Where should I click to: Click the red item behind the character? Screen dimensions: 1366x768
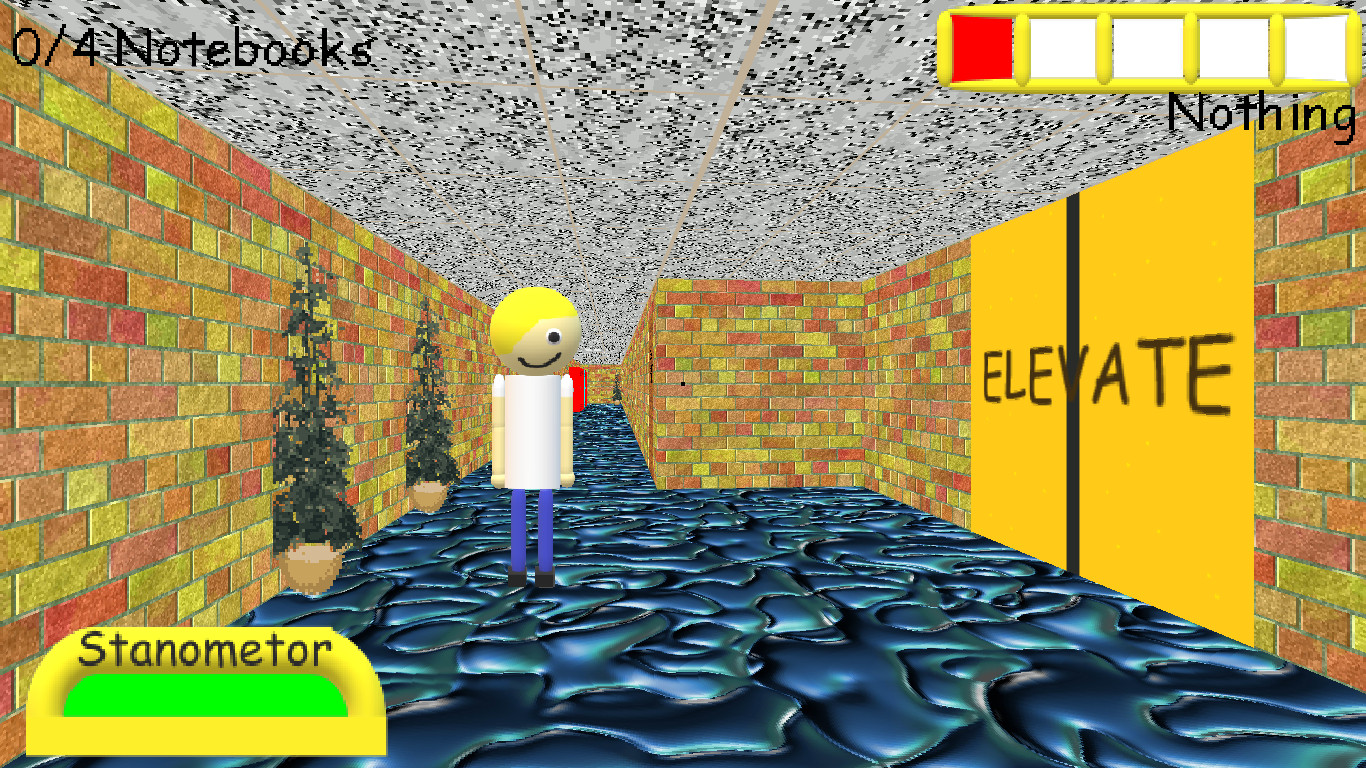point(577,390)
